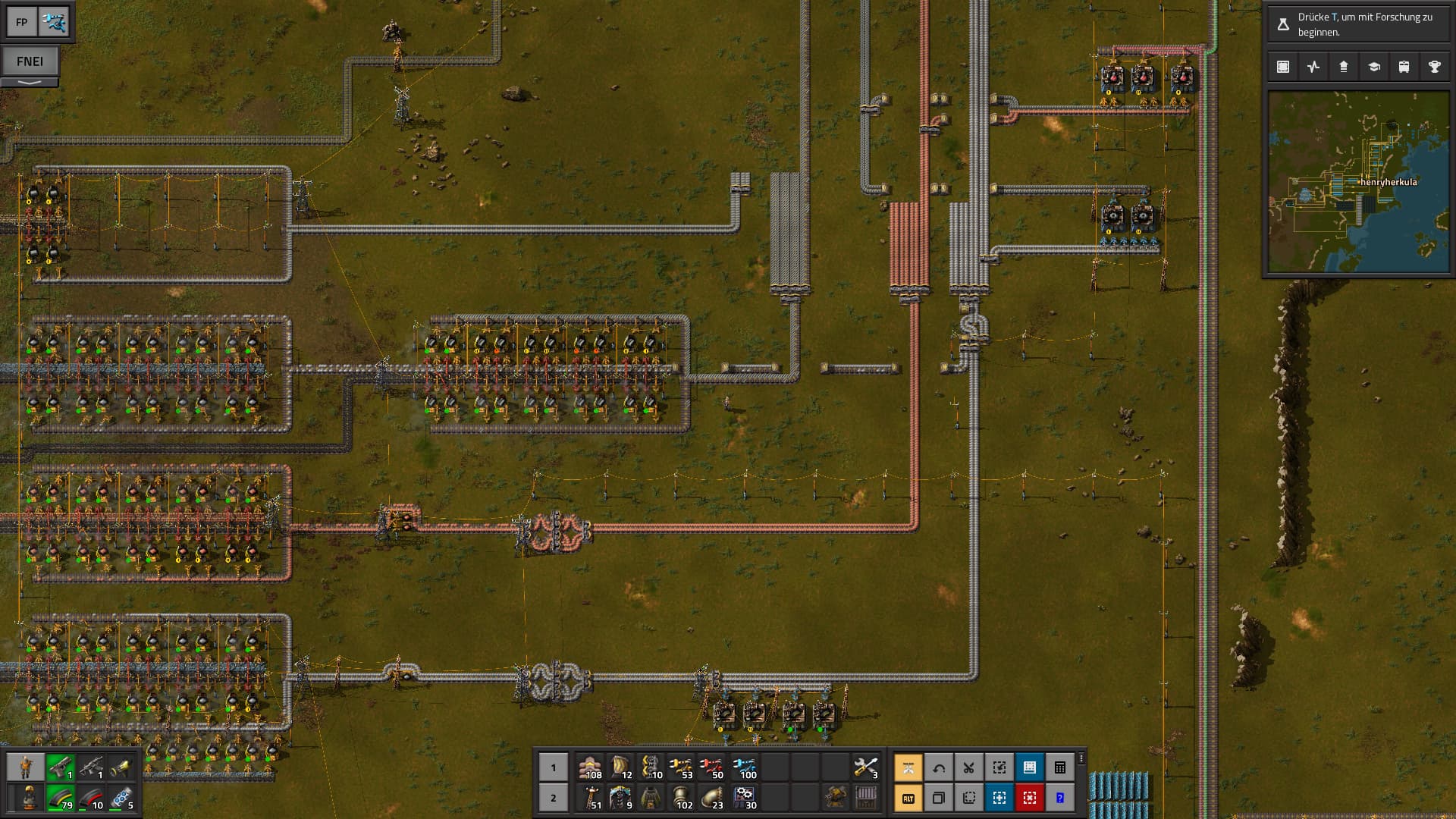
Task: Open the production statistics pulse icon
Action: click(x=1313, y=67)
